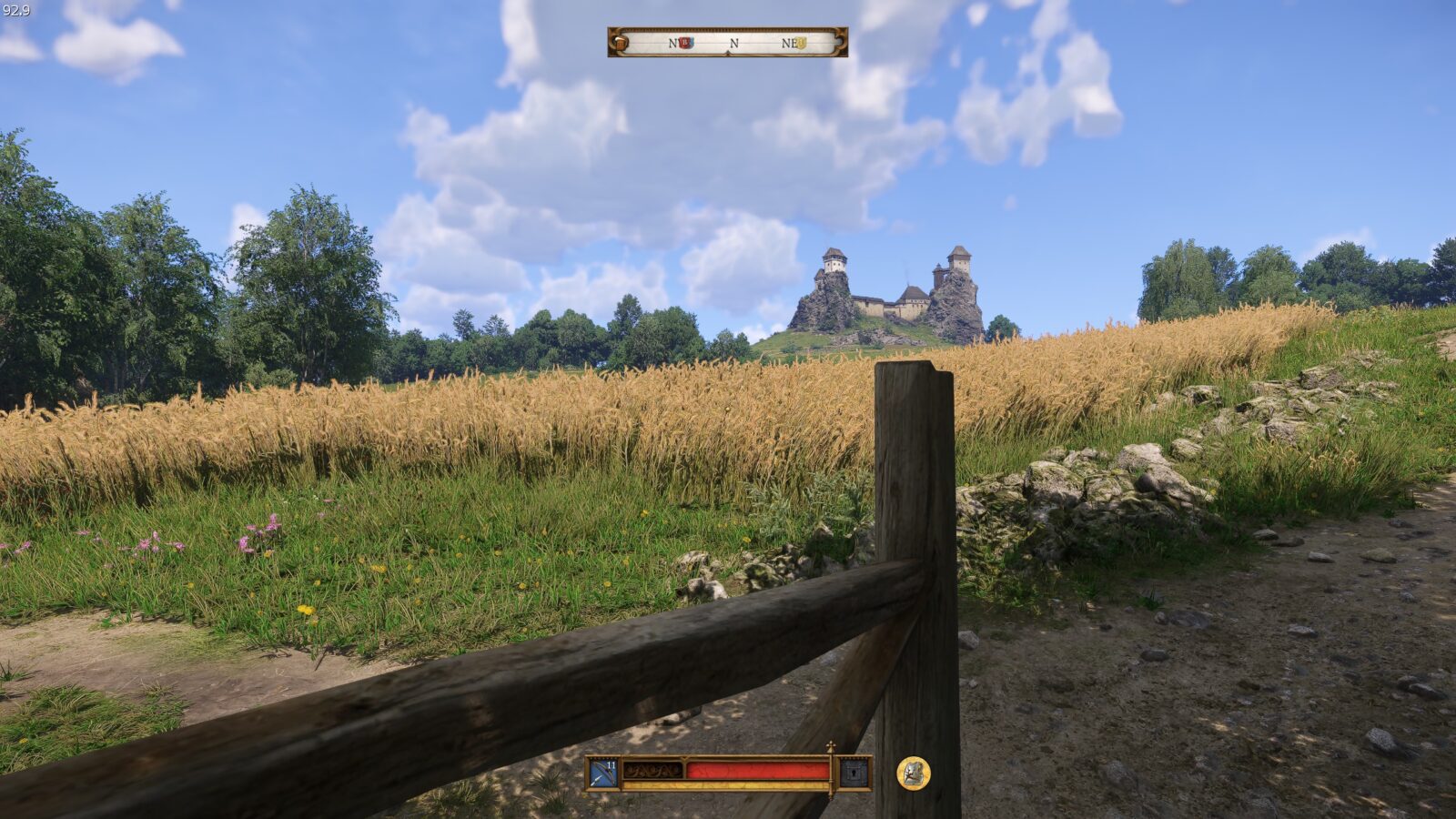This screenshot has width=1456, height=819.
Task: Click the tankard icon on the compass bar
Action: click(621, 42)
